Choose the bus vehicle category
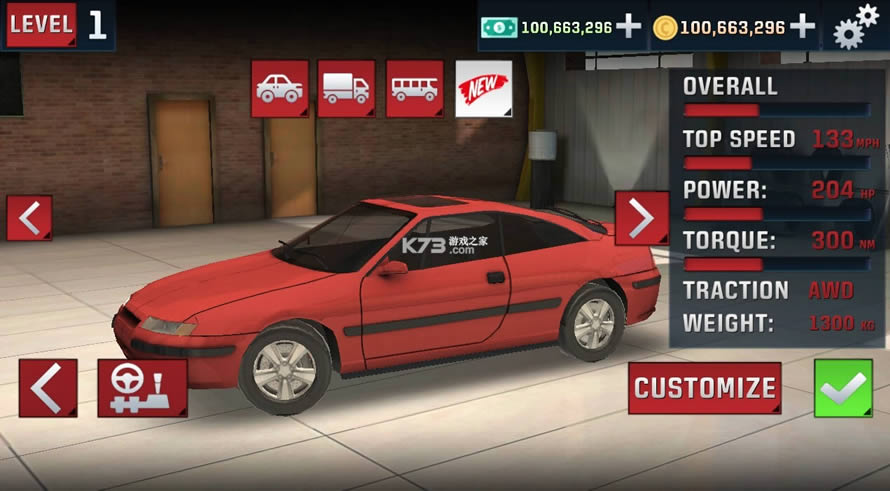890x491 pixels. [414, 88]
